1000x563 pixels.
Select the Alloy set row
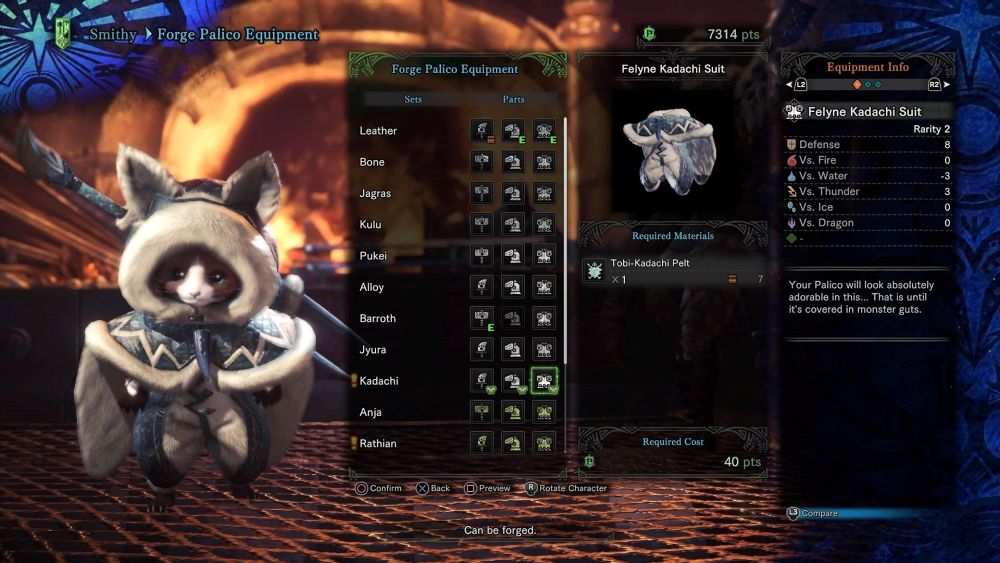click(x=372, y=287)
